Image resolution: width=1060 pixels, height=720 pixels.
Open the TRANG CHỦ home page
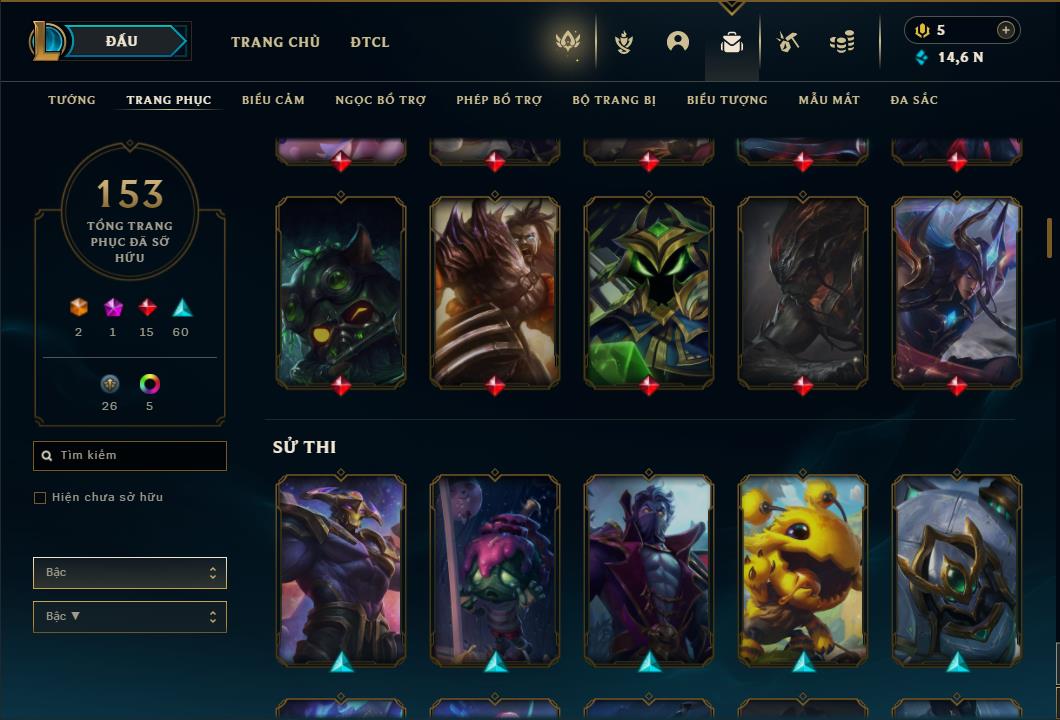click(275, 42)
